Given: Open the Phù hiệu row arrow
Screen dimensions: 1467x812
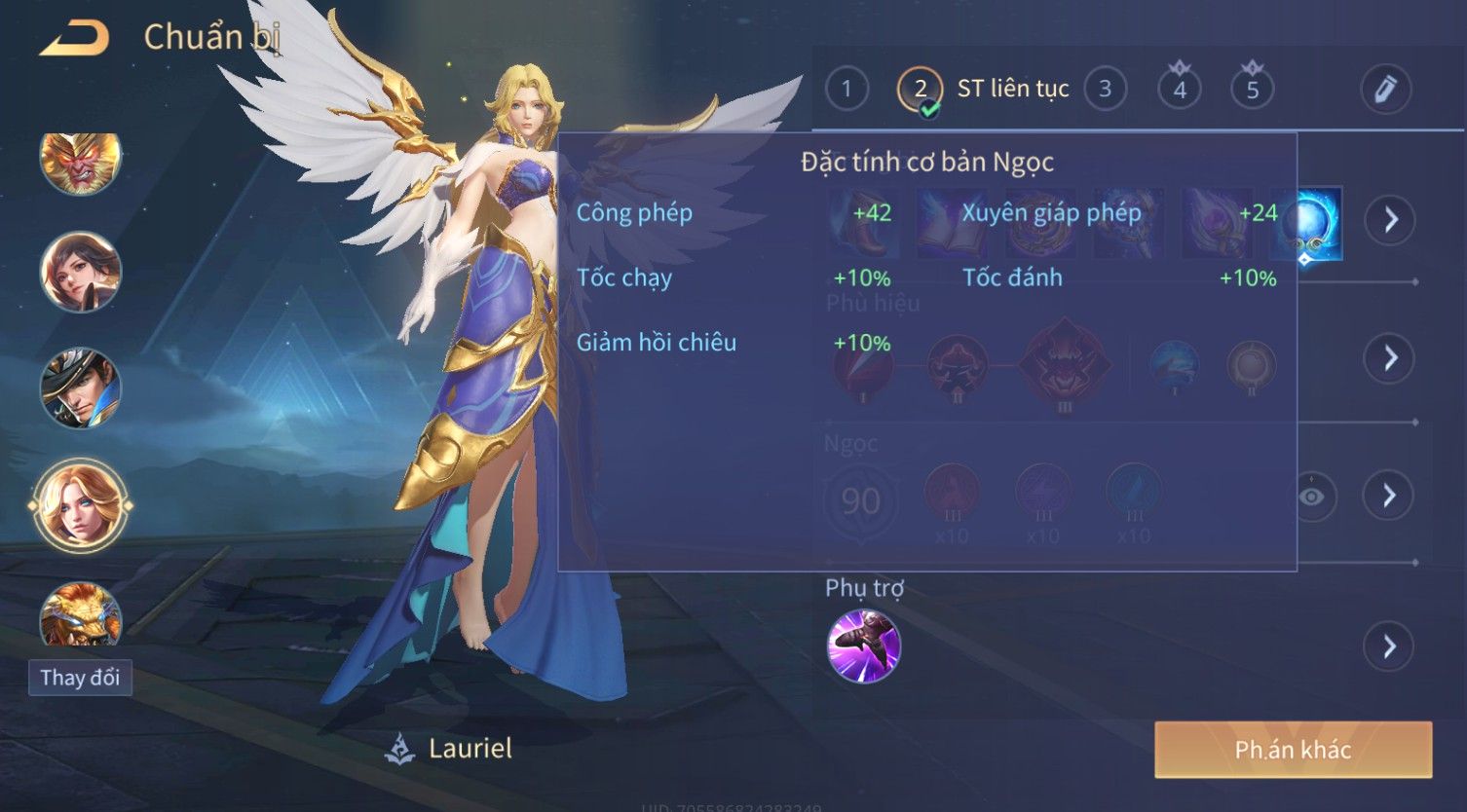Looking at the screenshot, I should click(x=1389, y=358).
